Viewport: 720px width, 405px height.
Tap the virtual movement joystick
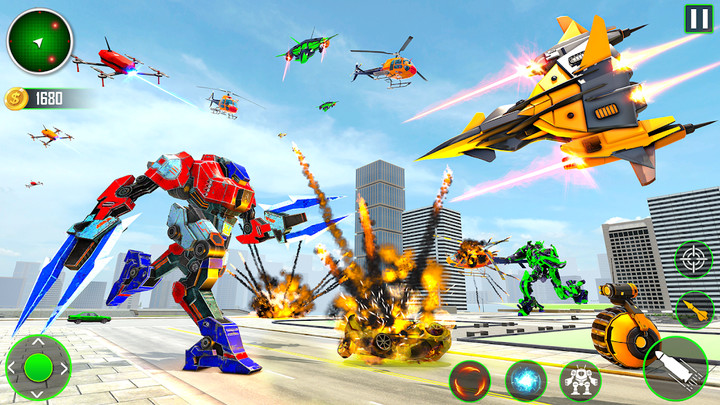coord(38,367)
